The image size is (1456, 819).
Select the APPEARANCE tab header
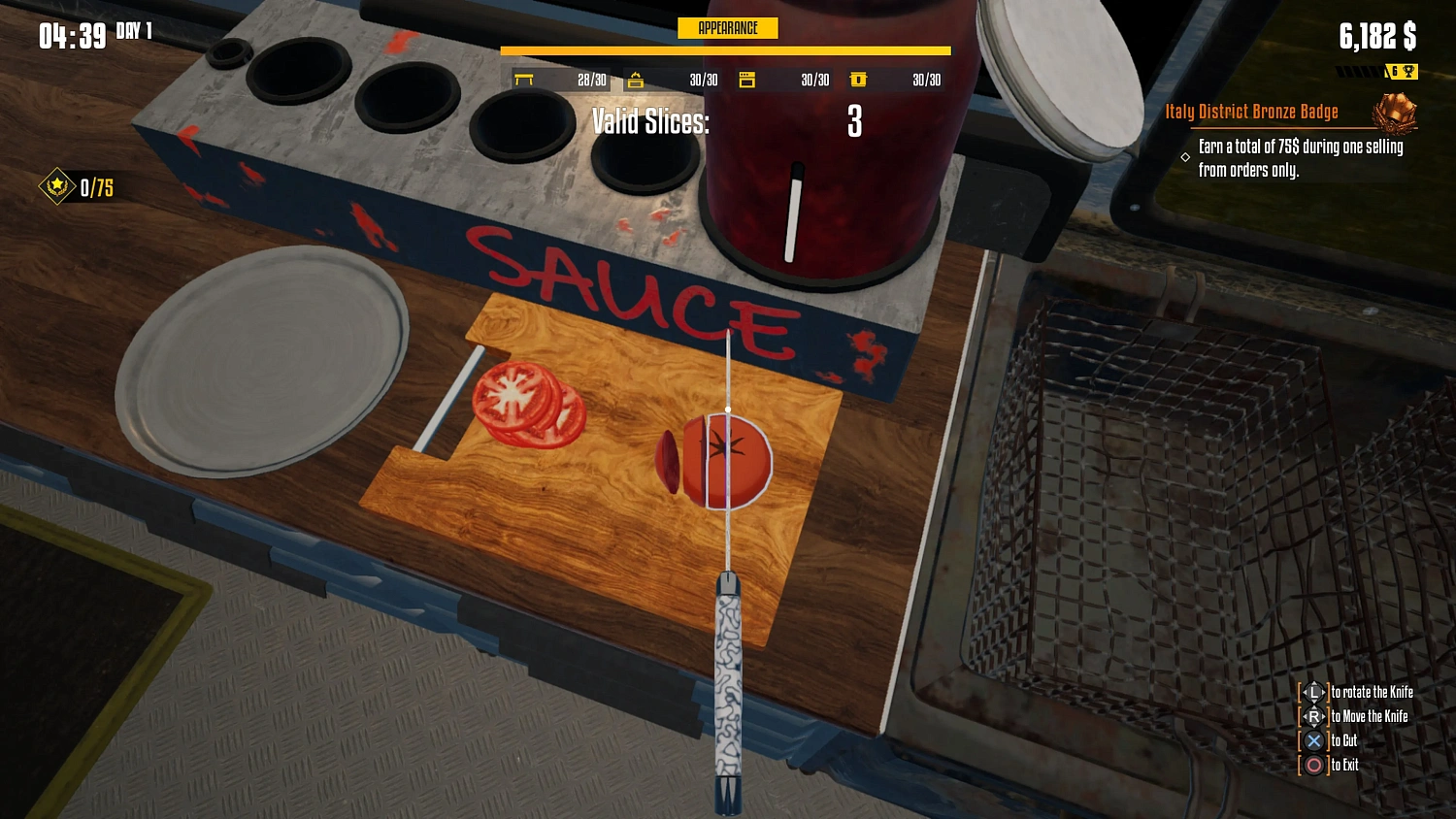727,27
